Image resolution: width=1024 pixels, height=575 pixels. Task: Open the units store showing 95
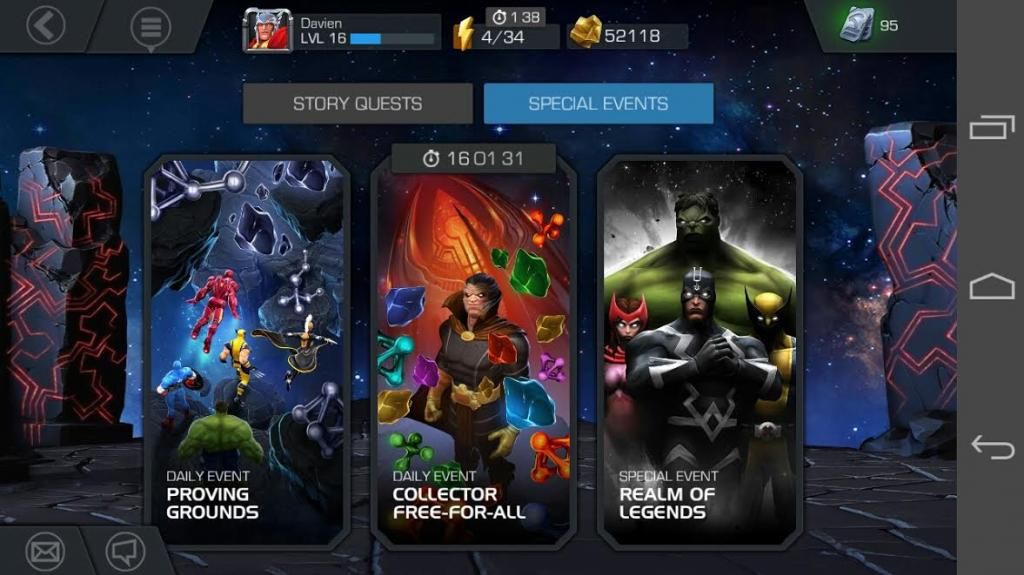[868, 26]
